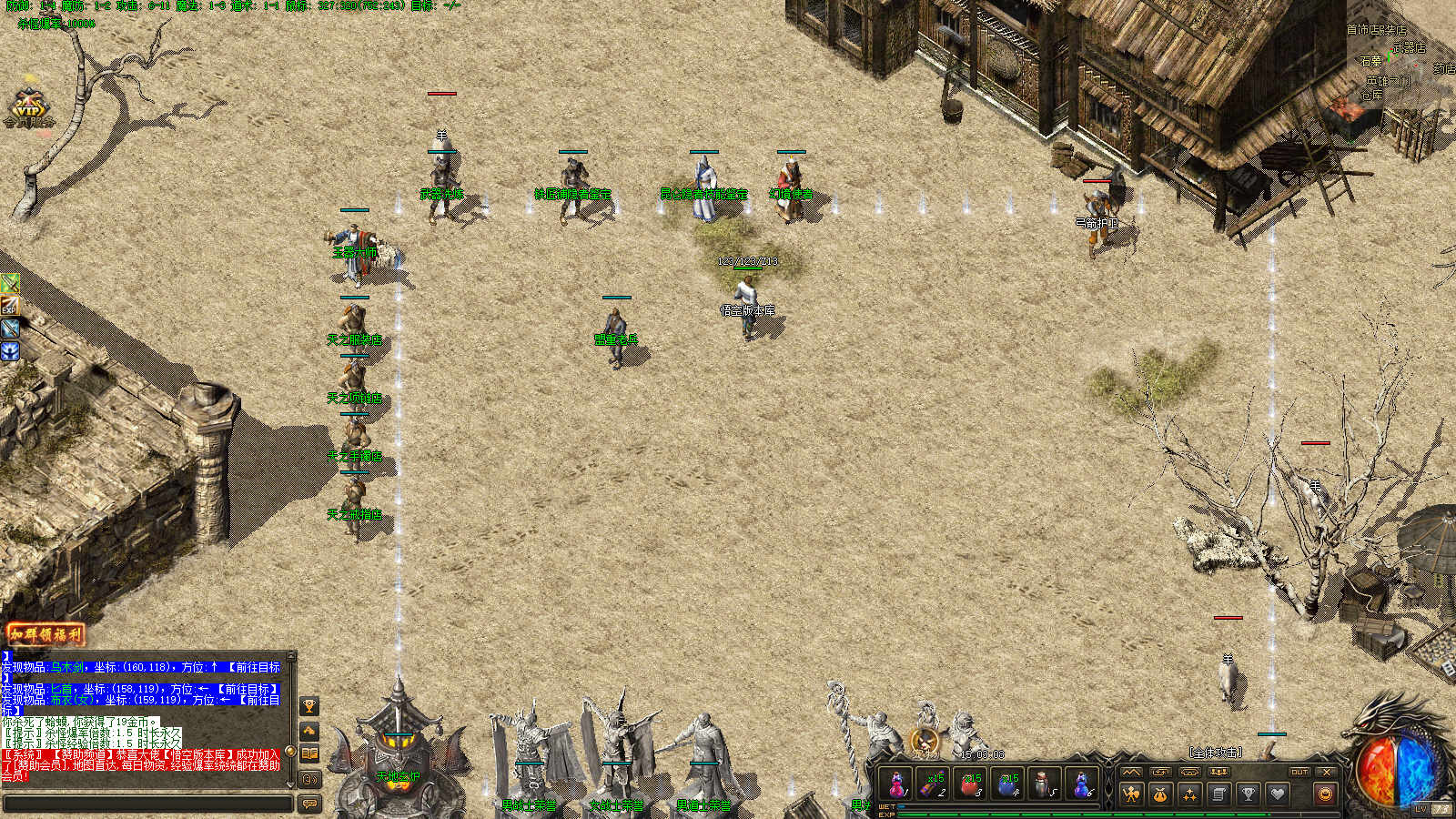Open the trophy button beside chat
Image resolution: width=1456 pixels, height=819 pixels.
click(309, 706)
